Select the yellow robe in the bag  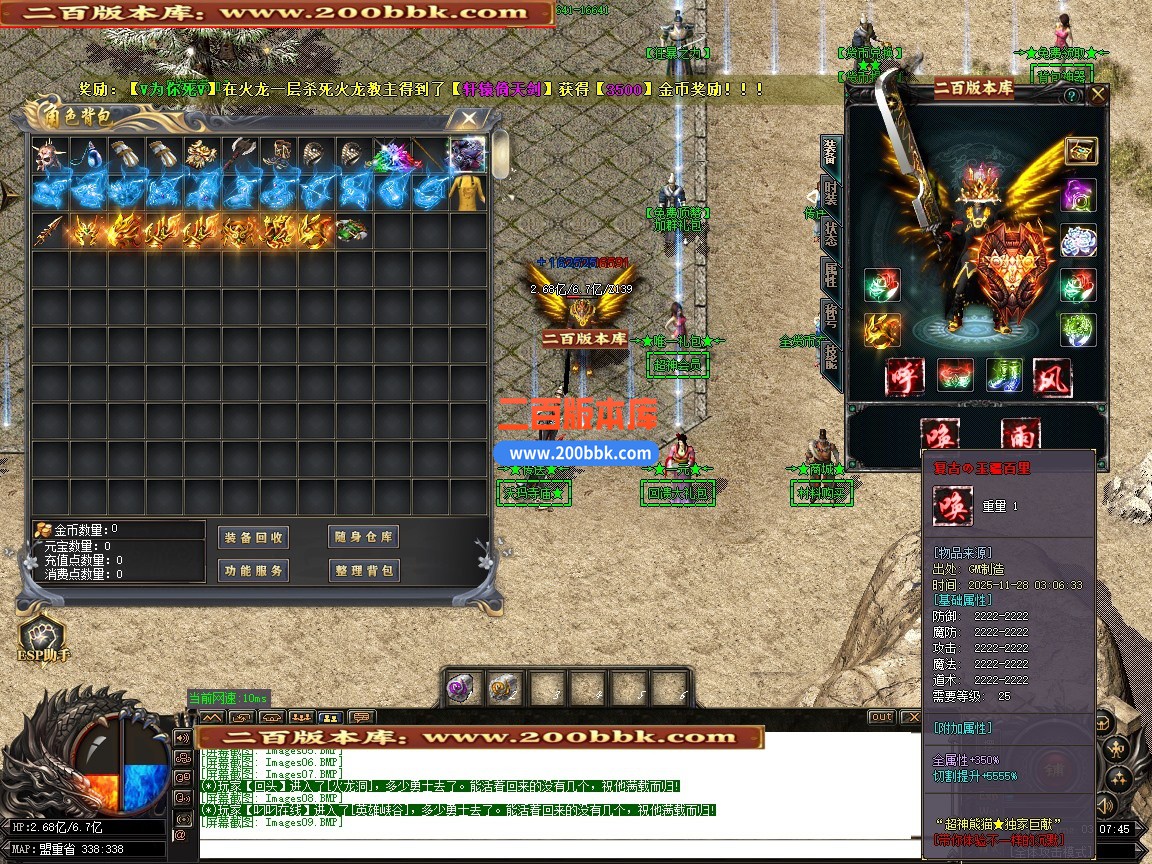coord(468,193)
